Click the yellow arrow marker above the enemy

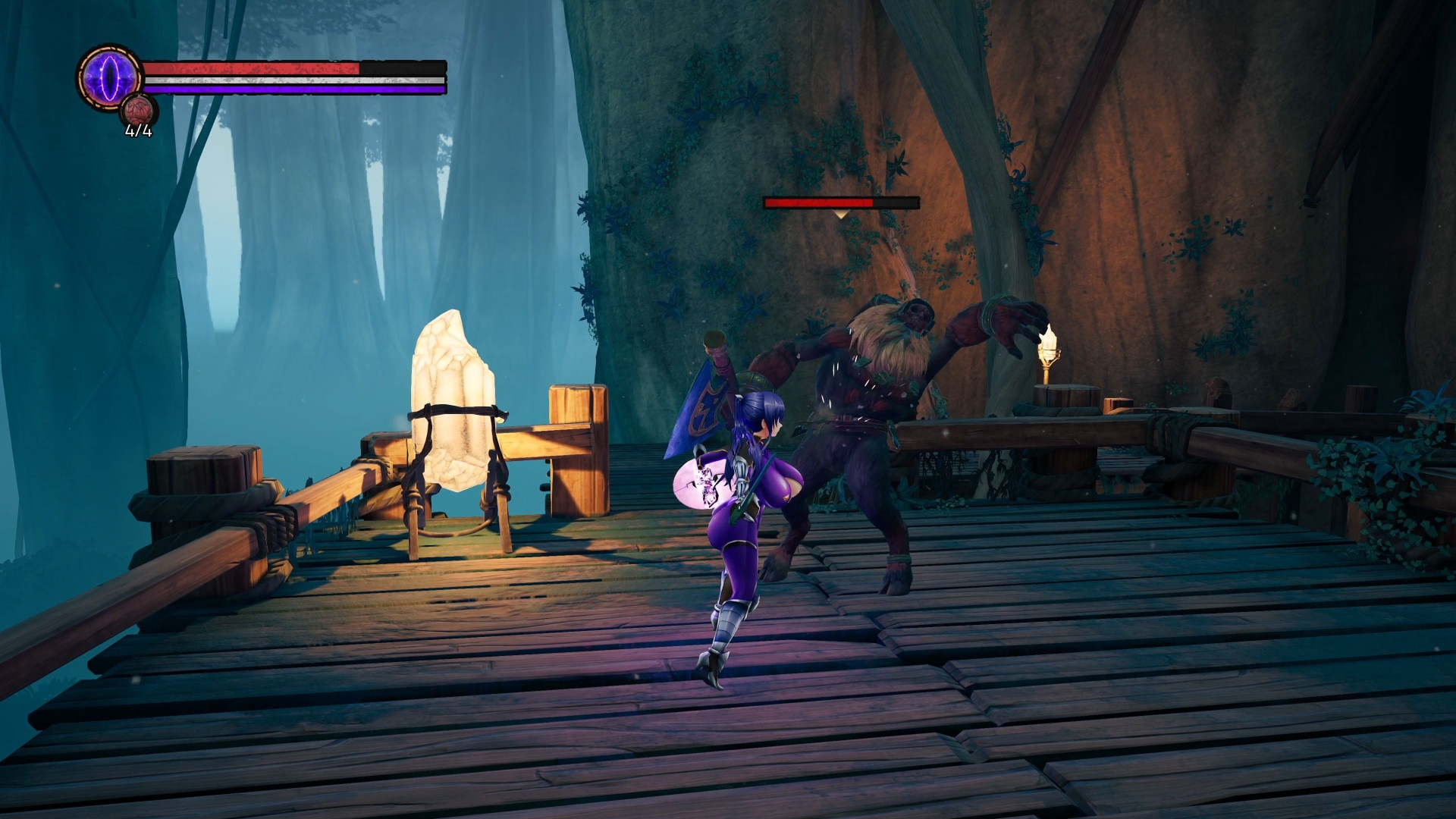coord(840,215)
